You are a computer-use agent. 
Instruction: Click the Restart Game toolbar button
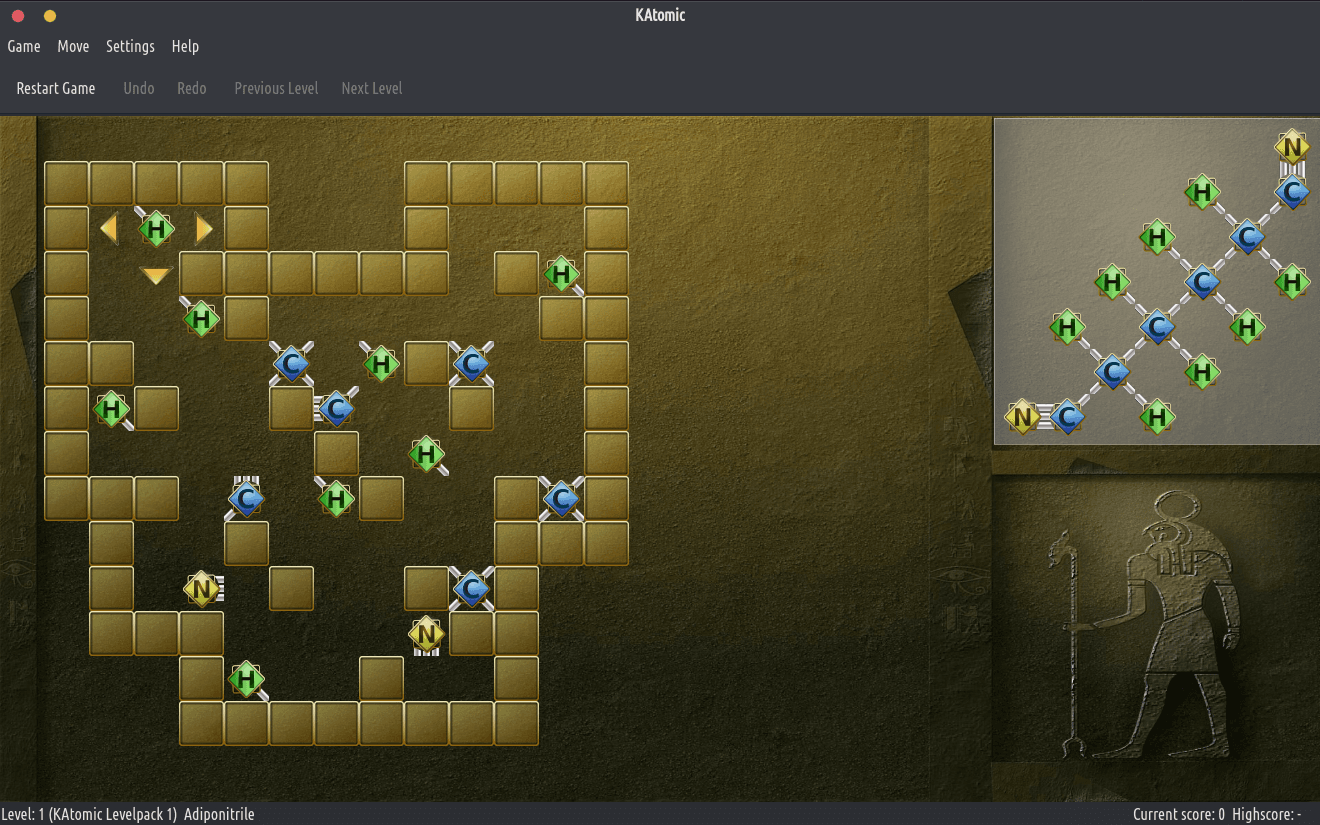[x=56, y=88]
